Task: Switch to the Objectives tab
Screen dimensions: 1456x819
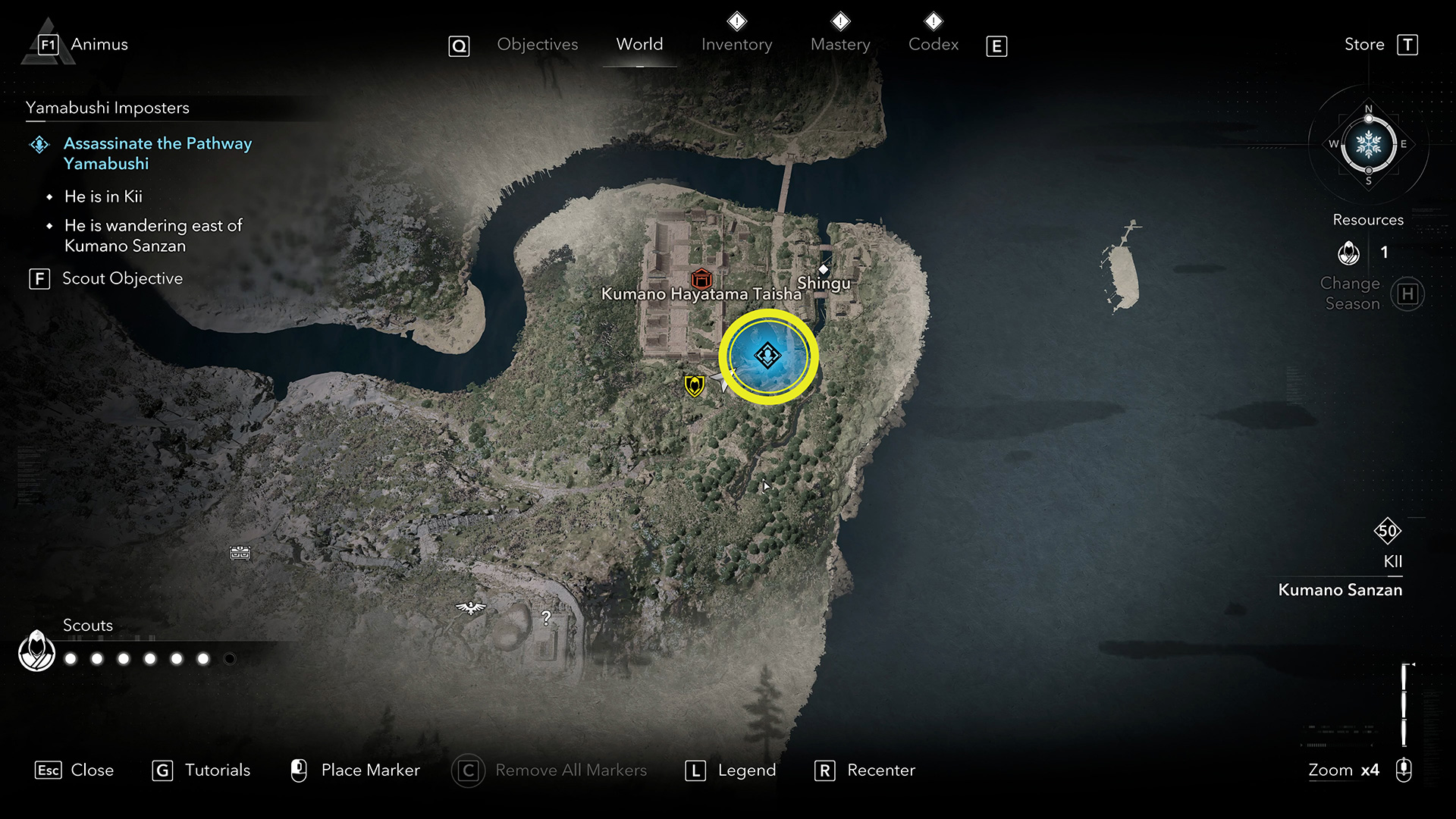Action: 537,45
